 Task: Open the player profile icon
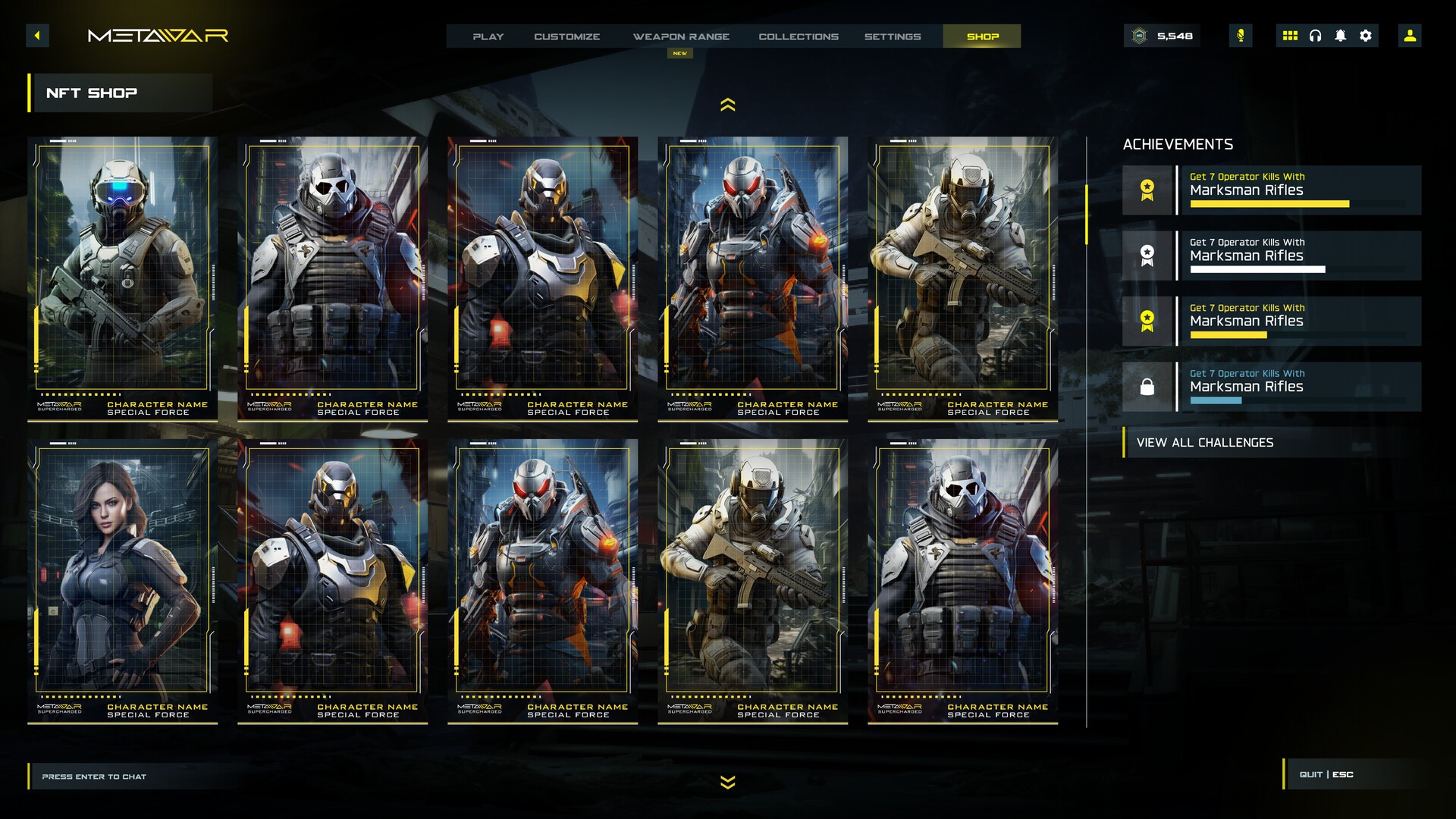click(1410, 36)
